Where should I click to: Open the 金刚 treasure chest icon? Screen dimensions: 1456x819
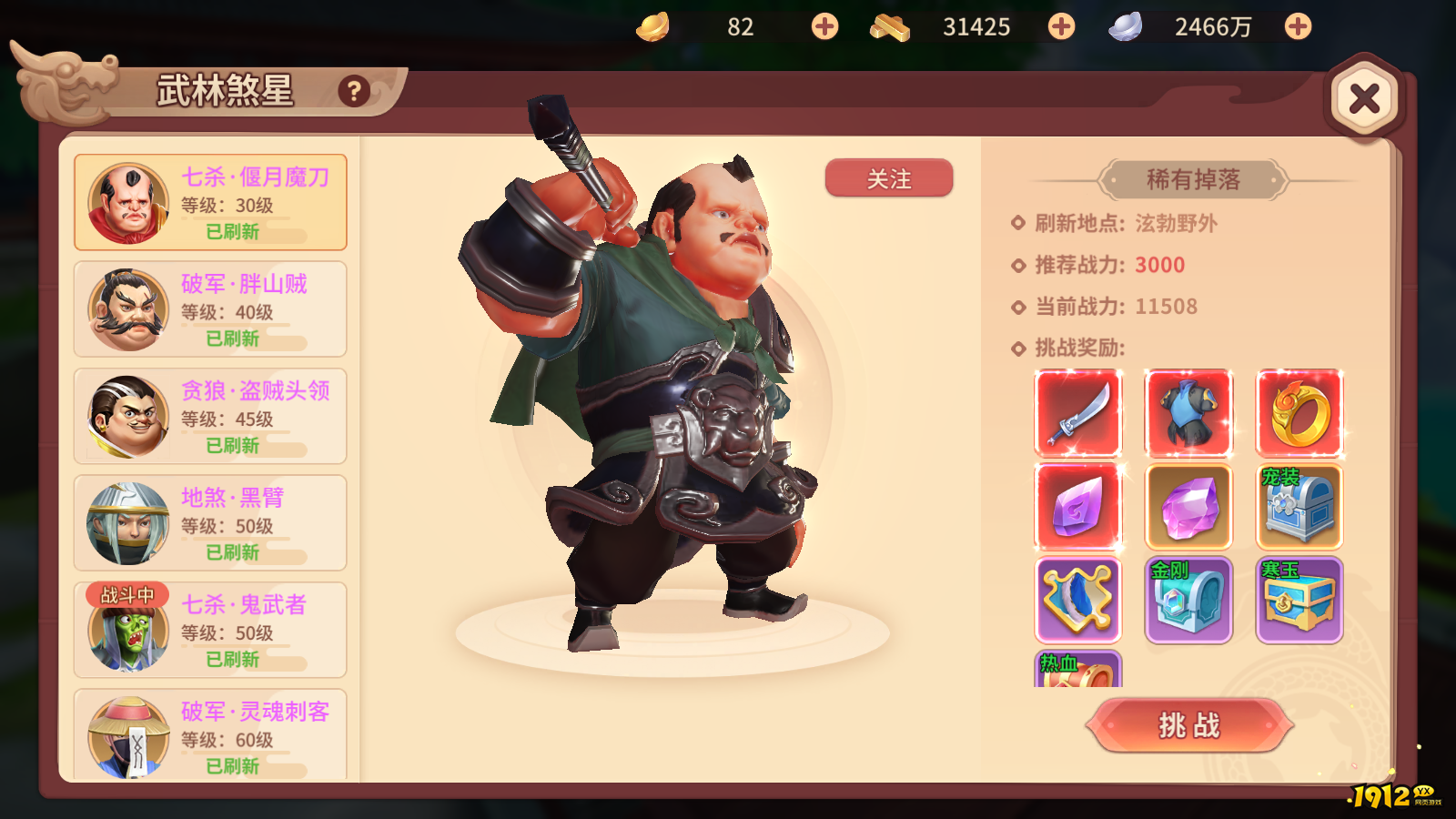(1188, 601)
